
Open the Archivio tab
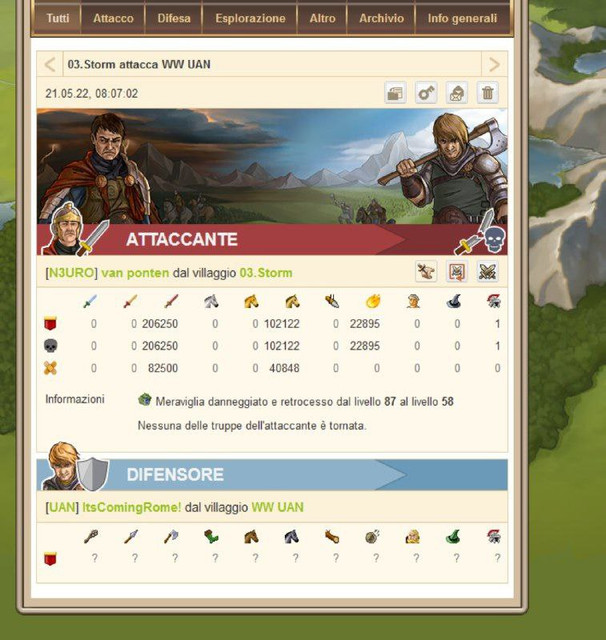click(381, 18)
